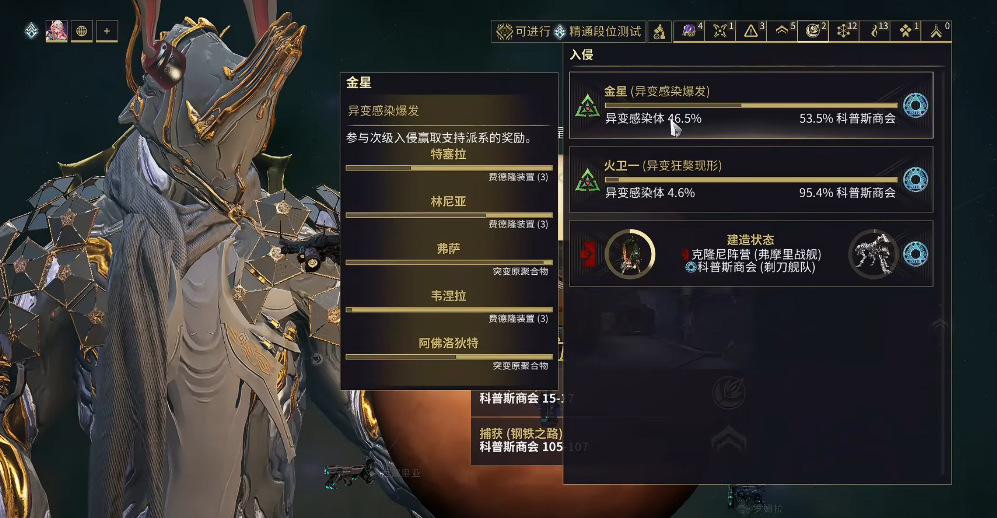Add a squad member with the plus button
Viewport: 997px width, 518px height.
point(106,31)
